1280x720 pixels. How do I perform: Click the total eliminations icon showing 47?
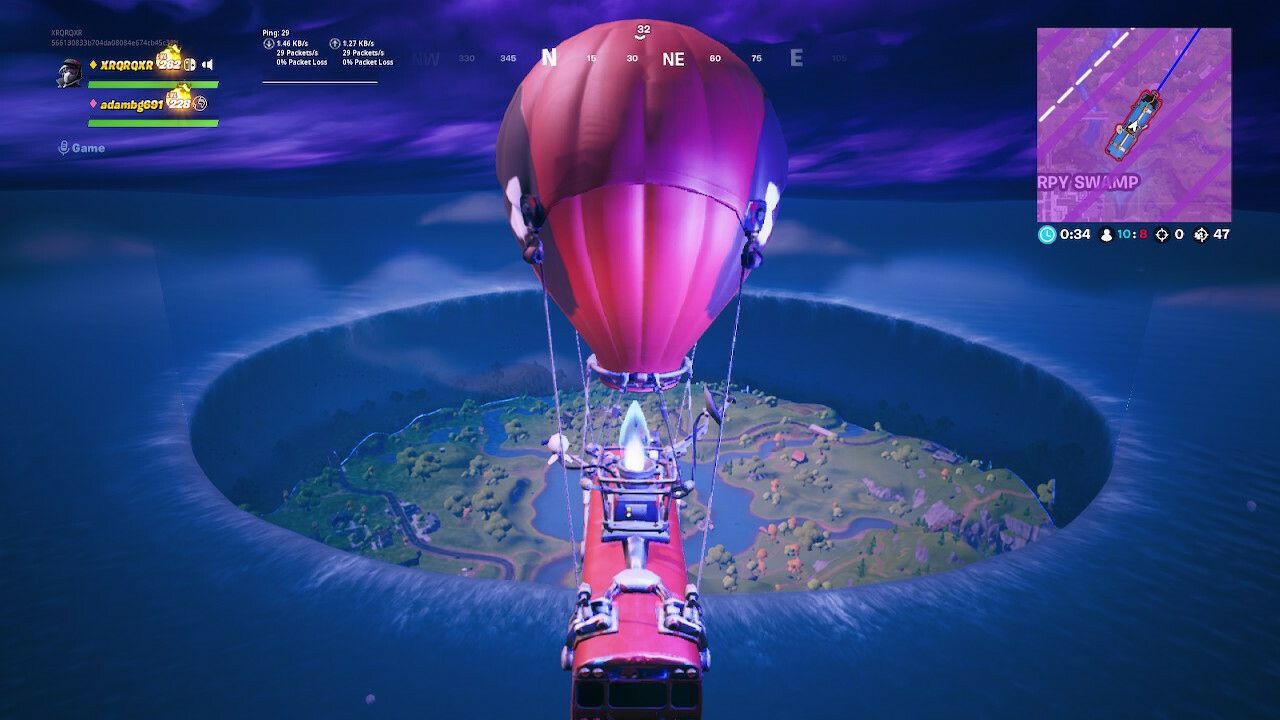1201,235
